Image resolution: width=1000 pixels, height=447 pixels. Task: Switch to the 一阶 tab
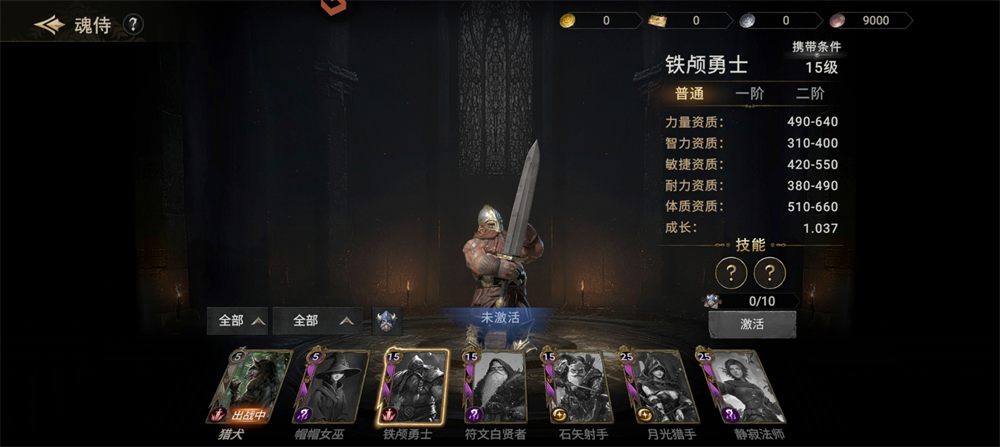tap(749, 94)
